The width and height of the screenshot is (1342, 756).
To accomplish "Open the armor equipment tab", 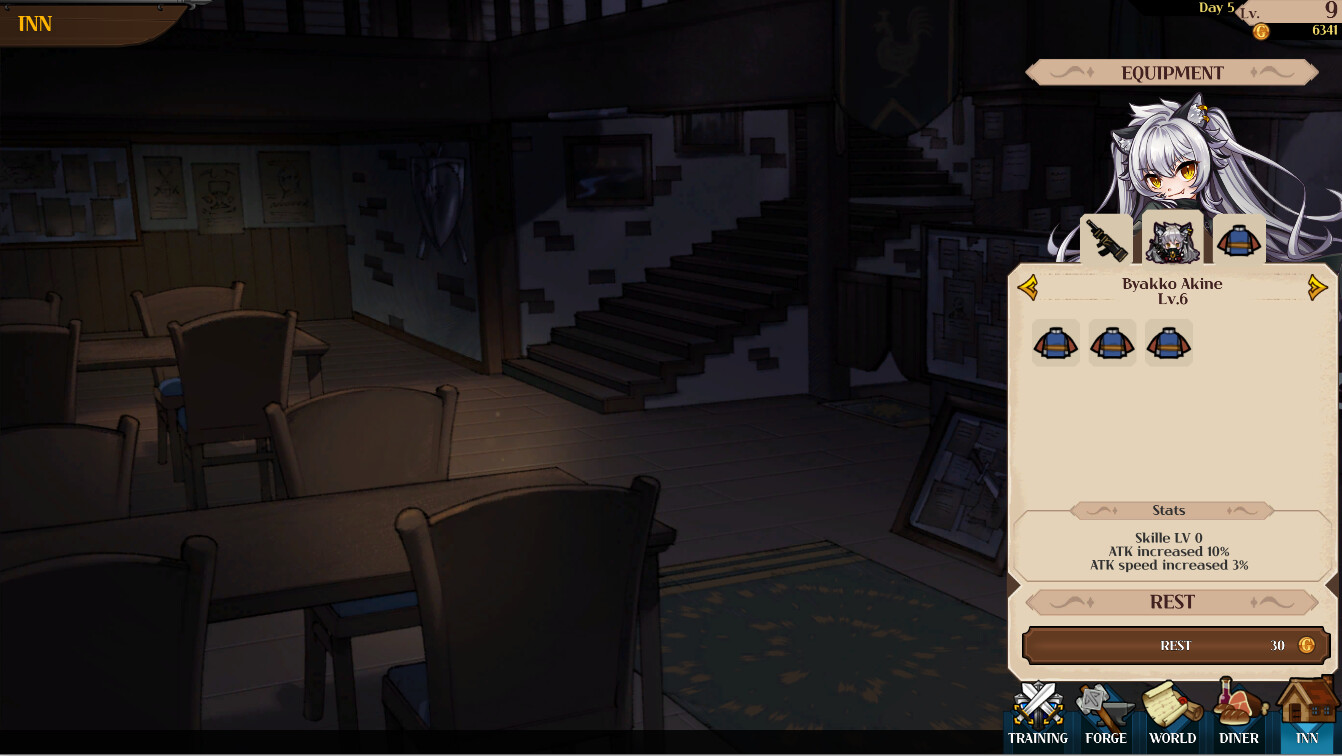I will [x=1239, y=240].
